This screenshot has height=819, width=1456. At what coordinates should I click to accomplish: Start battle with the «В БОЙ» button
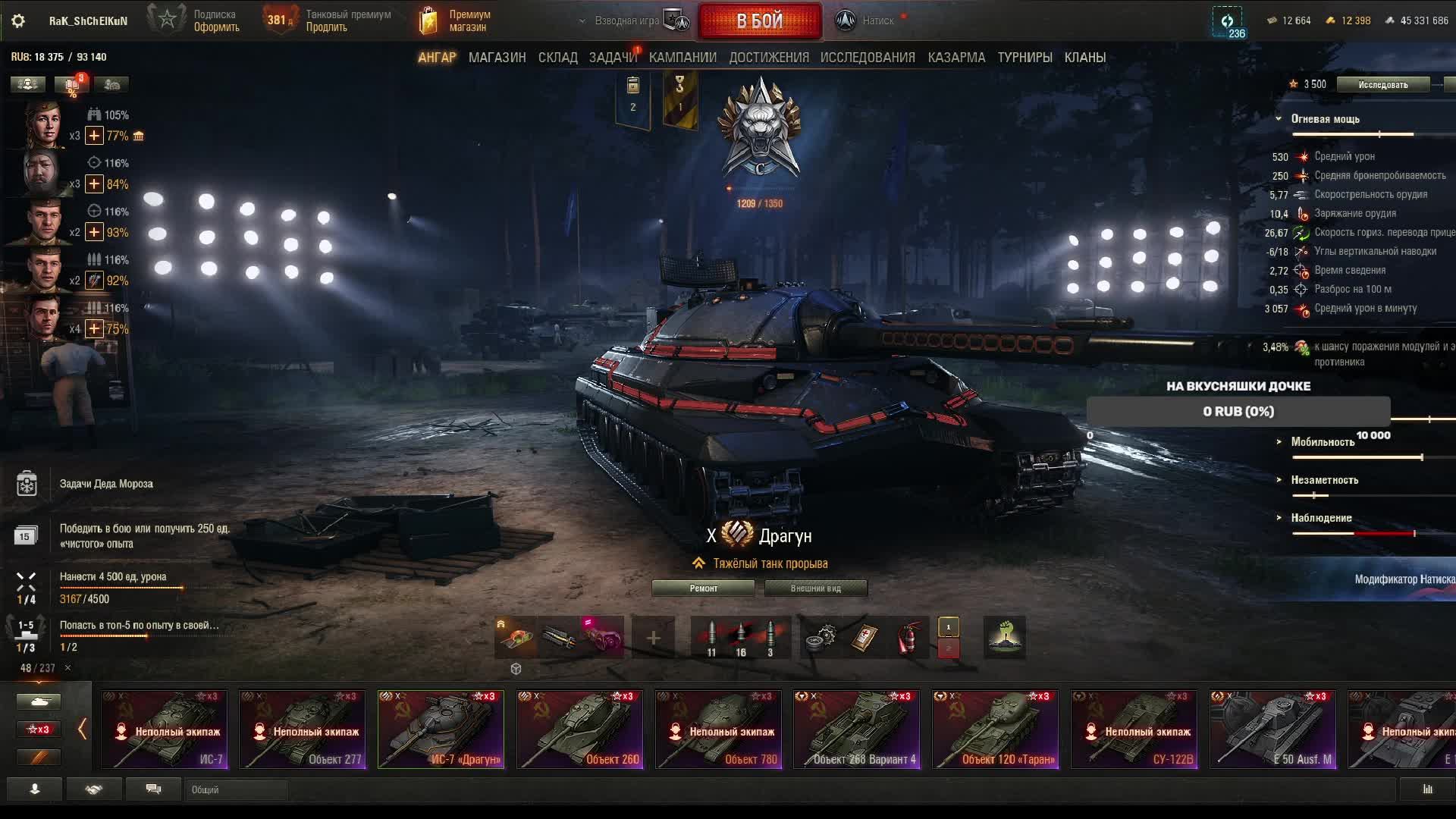click(x=760, y=21)
